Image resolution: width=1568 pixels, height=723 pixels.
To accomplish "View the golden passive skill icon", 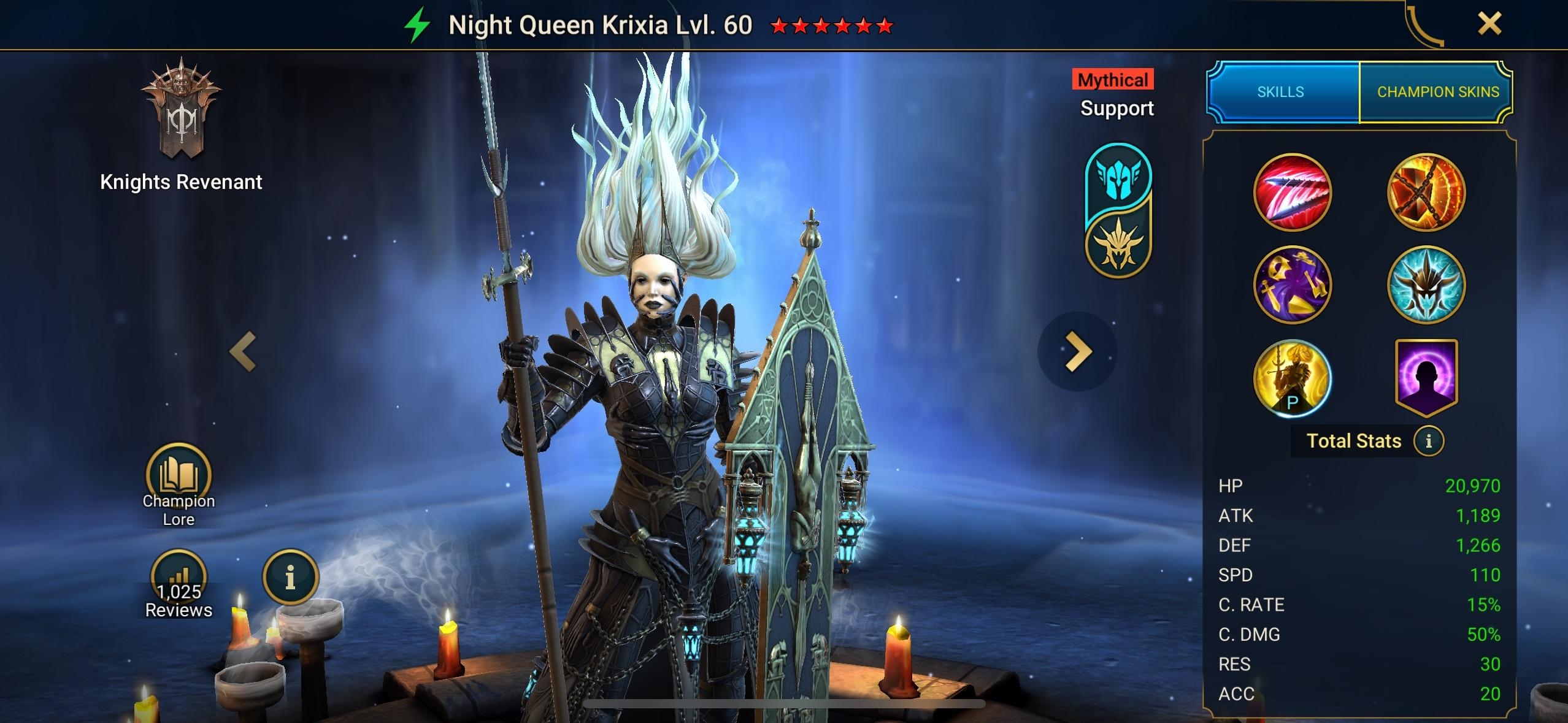I will pos(1292,378).
